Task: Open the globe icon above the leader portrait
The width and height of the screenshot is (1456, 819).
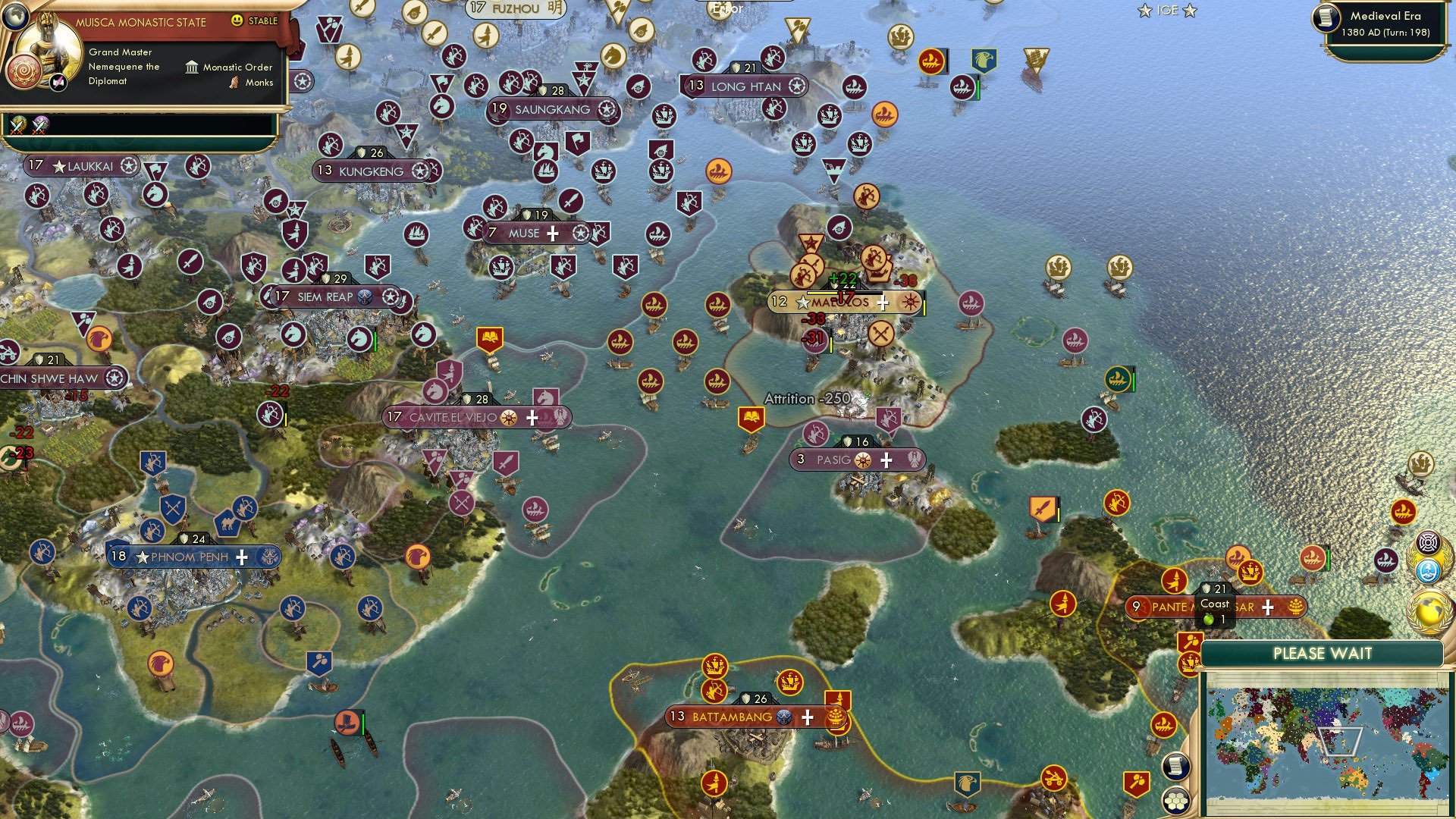Action: click(x=14, y=16)
